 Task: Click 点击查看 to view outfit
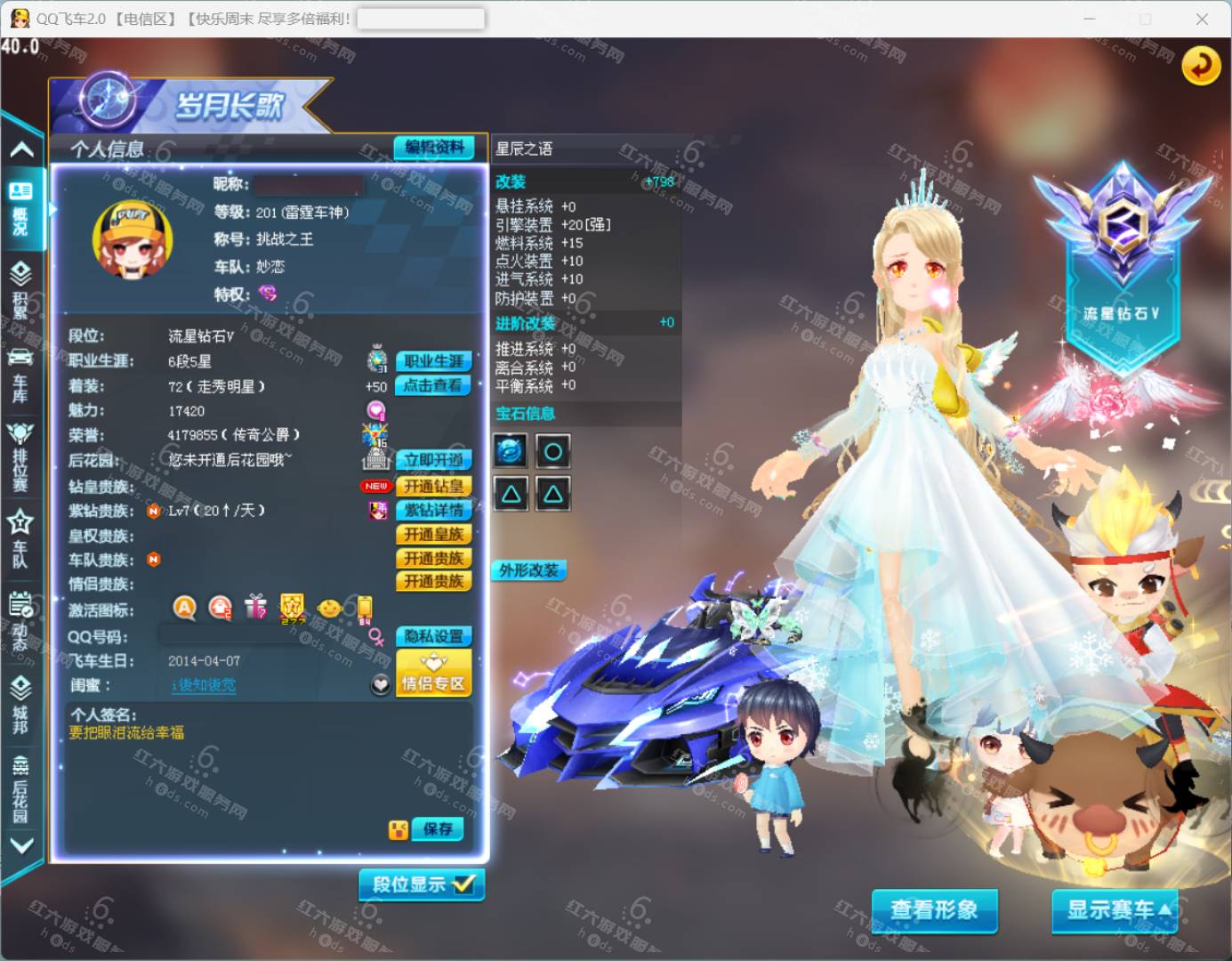433,385
